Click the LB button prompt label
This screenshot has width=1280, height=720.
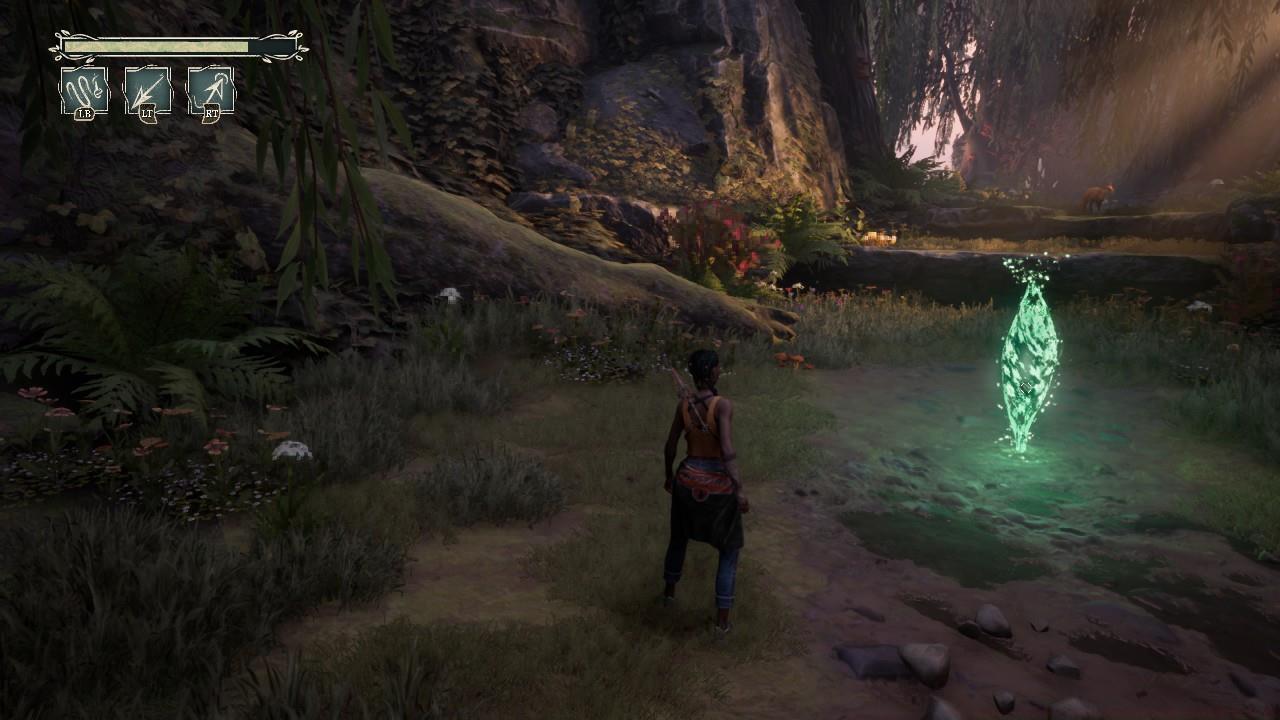pyautogui.click(x=86, y=112)
